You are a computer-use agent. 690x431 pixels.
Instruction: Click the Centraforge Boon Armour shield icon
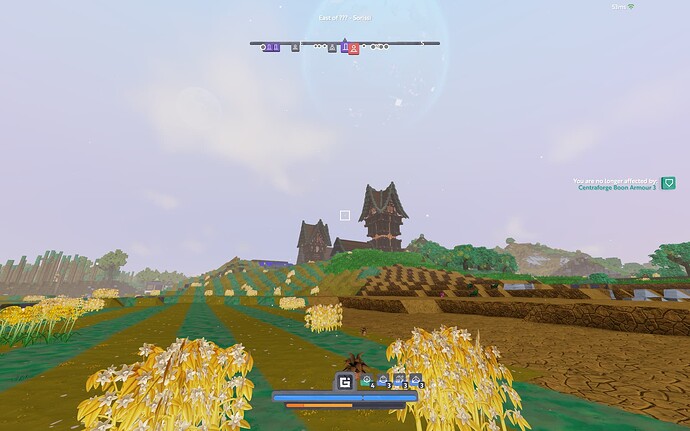click(669, 183)
